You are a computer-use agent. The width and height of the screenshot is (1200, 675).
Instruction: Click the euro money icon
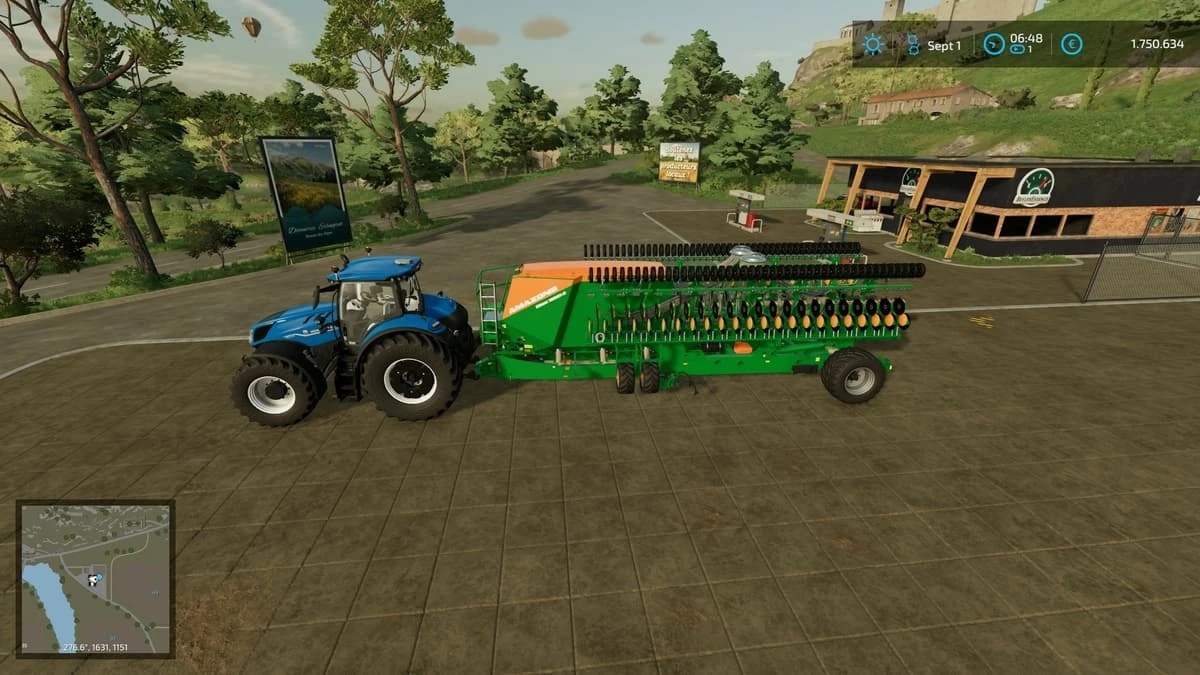pos(1071,44)
